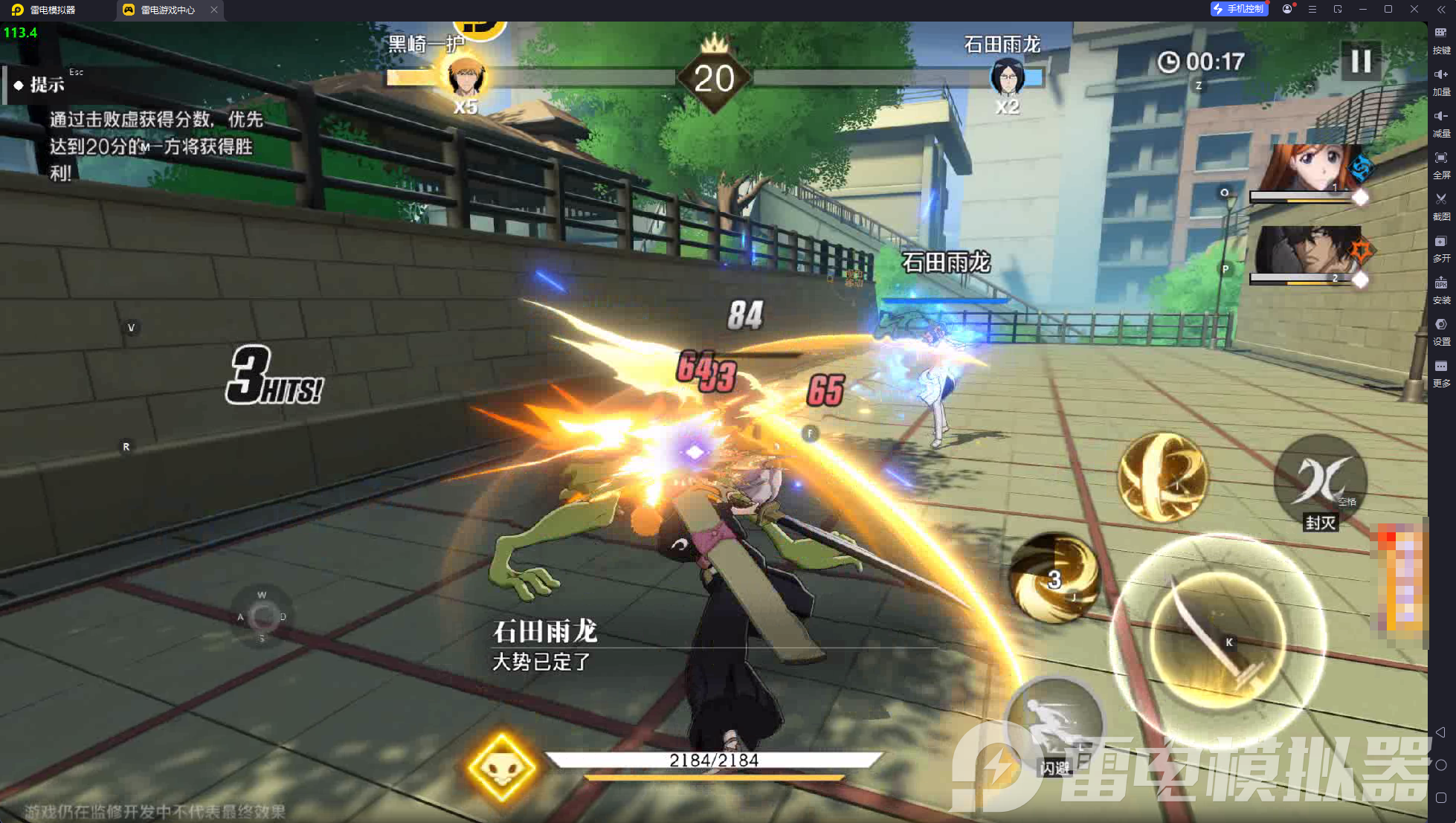Switch to the dark-haired teammate portrait
1456x823 pixels.
[1306, 251]
